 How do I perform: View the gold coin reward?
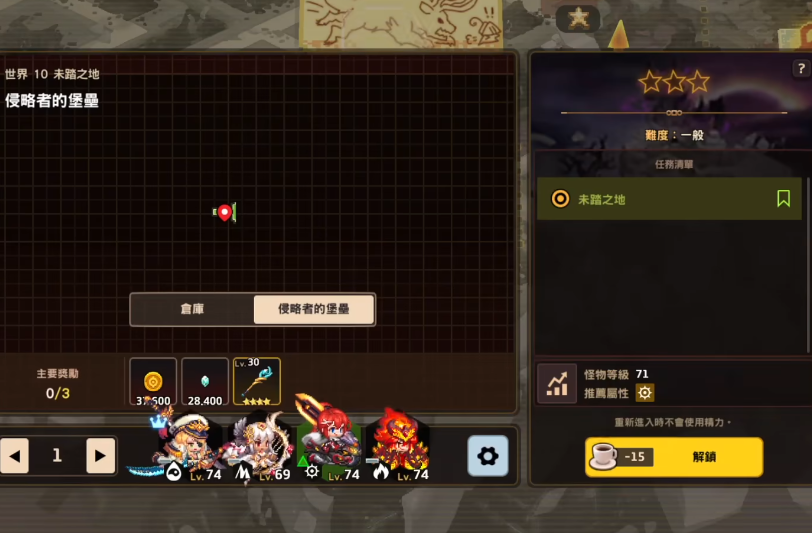(153, 382)
